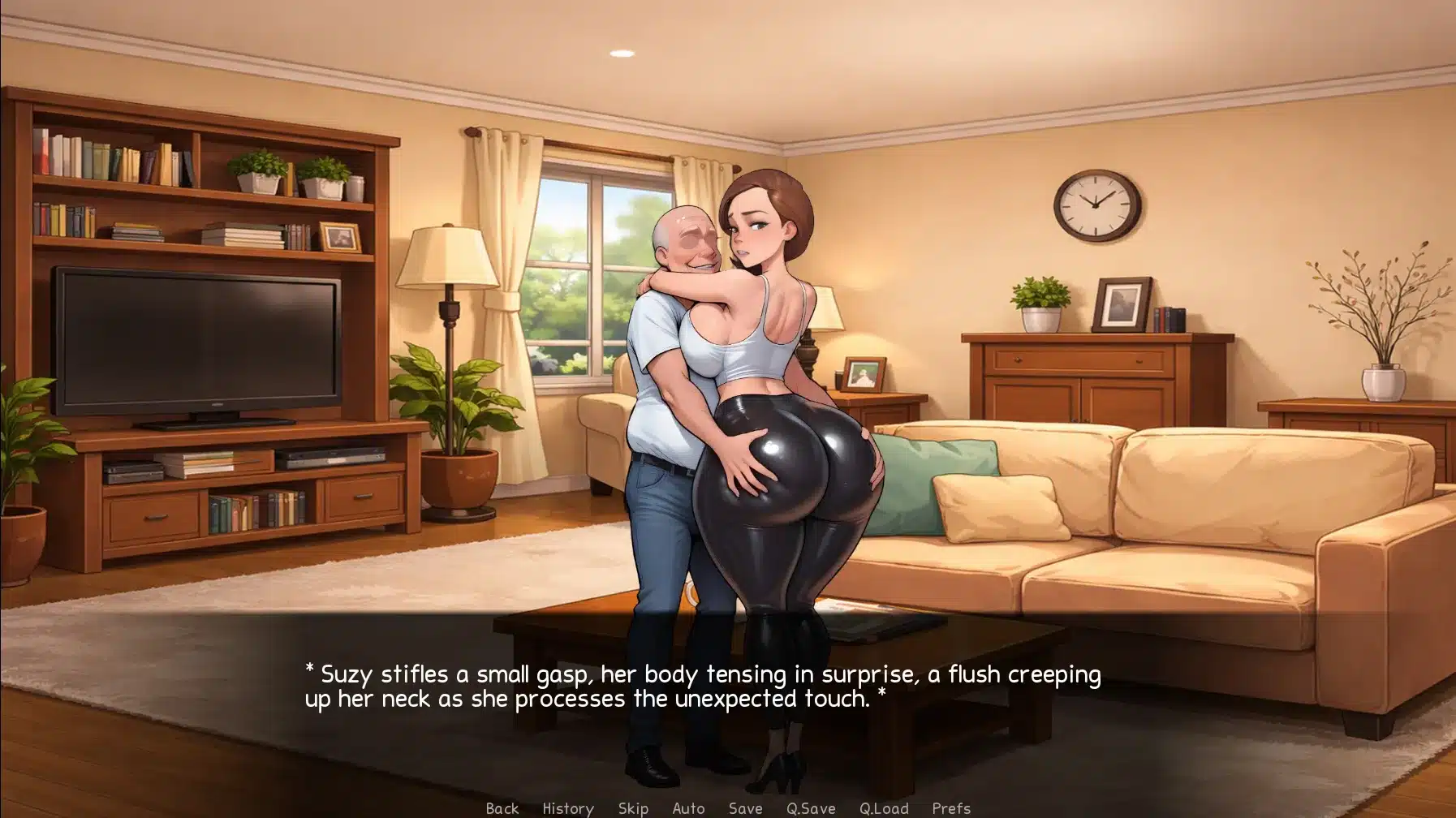Activate Skip mode

pyautogui.click(x=633, y=808)
